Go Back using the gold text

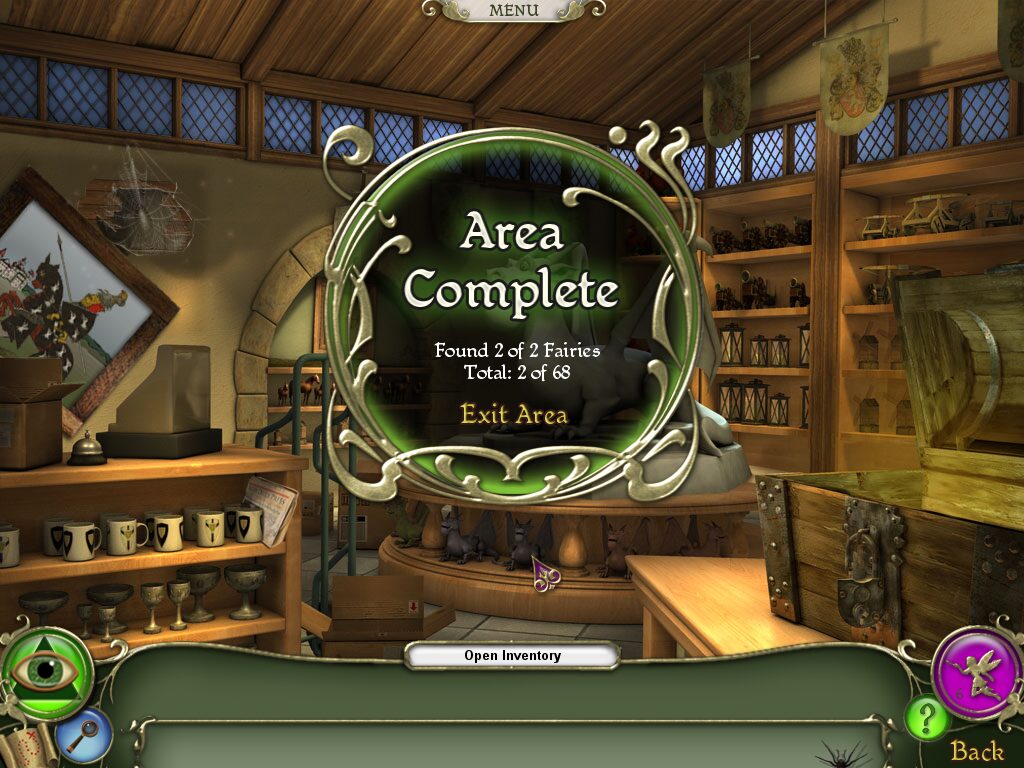click(976, 751)
